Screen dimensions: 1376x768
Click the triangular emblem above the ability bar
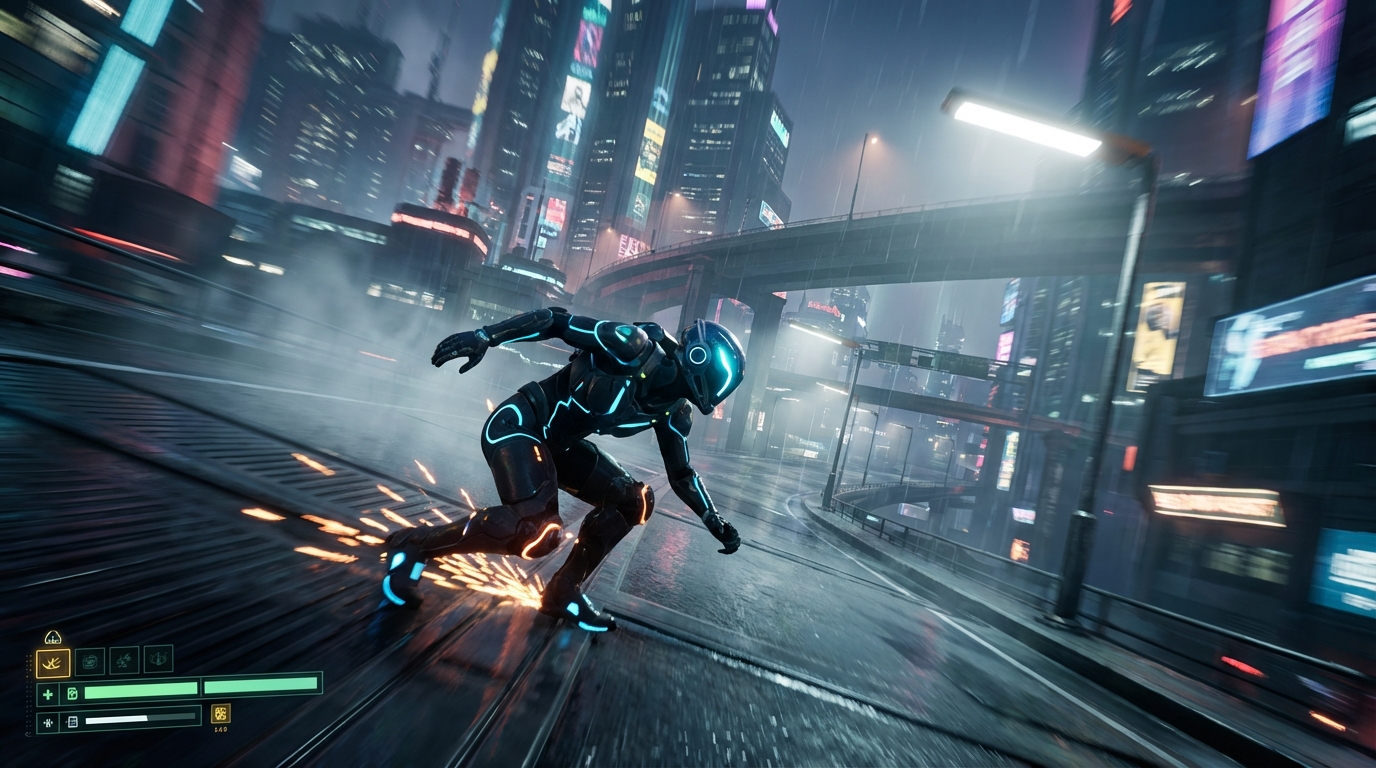click(53, 638)
